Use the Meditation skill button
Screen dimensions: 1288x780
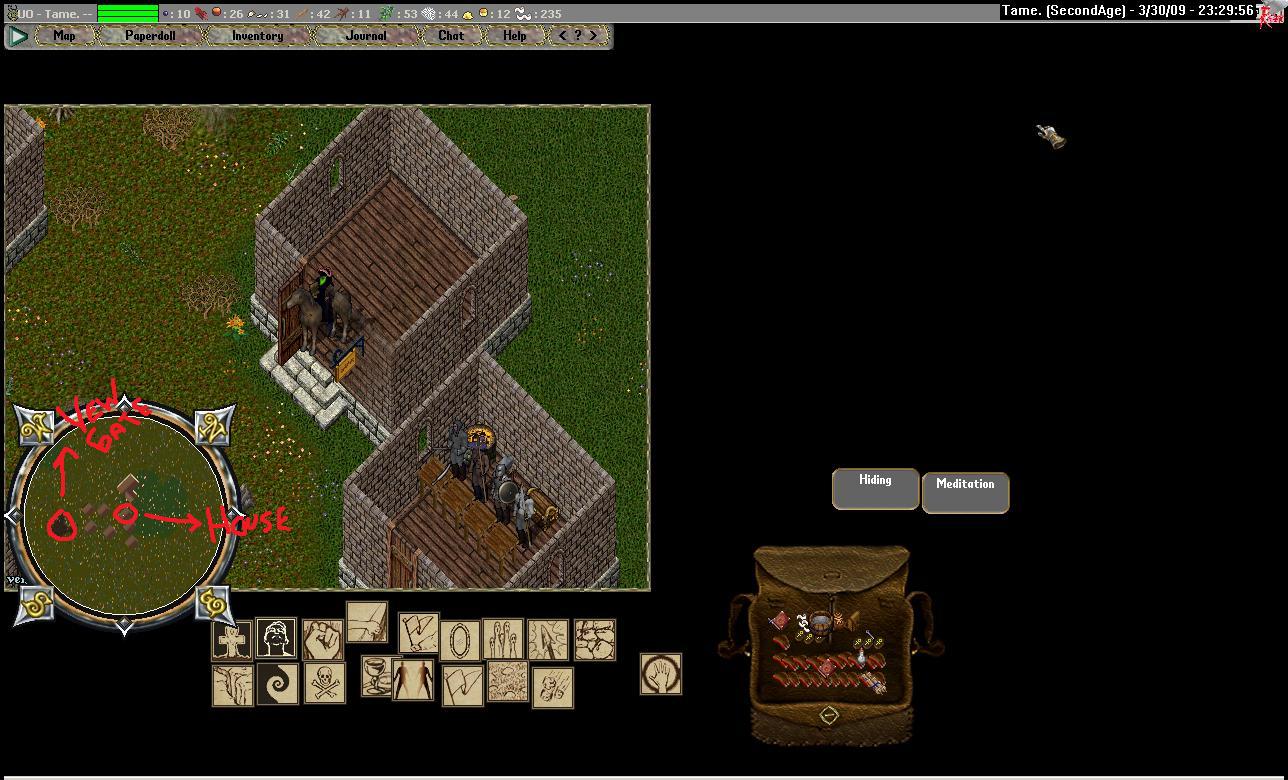pos(965,492)
